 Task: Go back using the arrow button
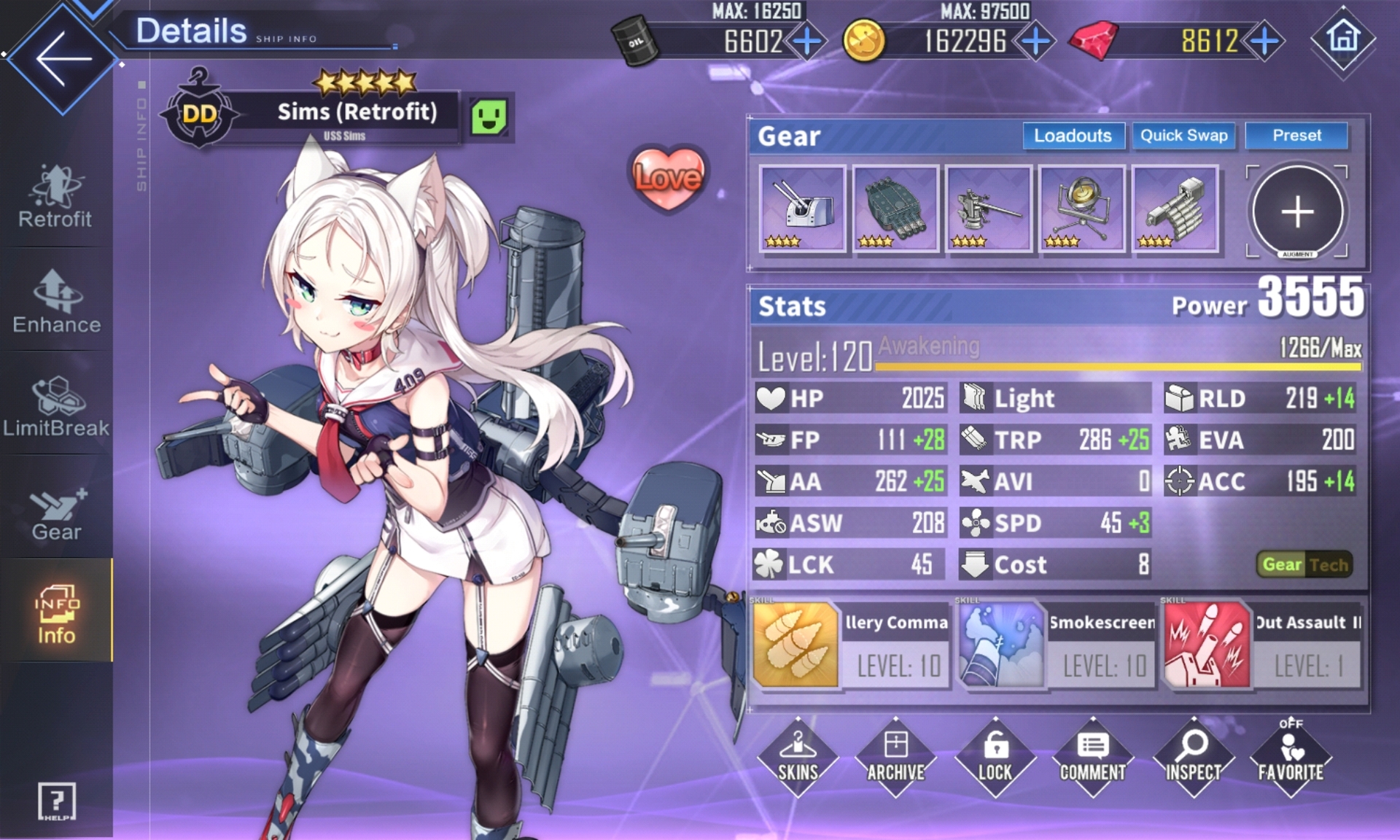coord(62,58)
